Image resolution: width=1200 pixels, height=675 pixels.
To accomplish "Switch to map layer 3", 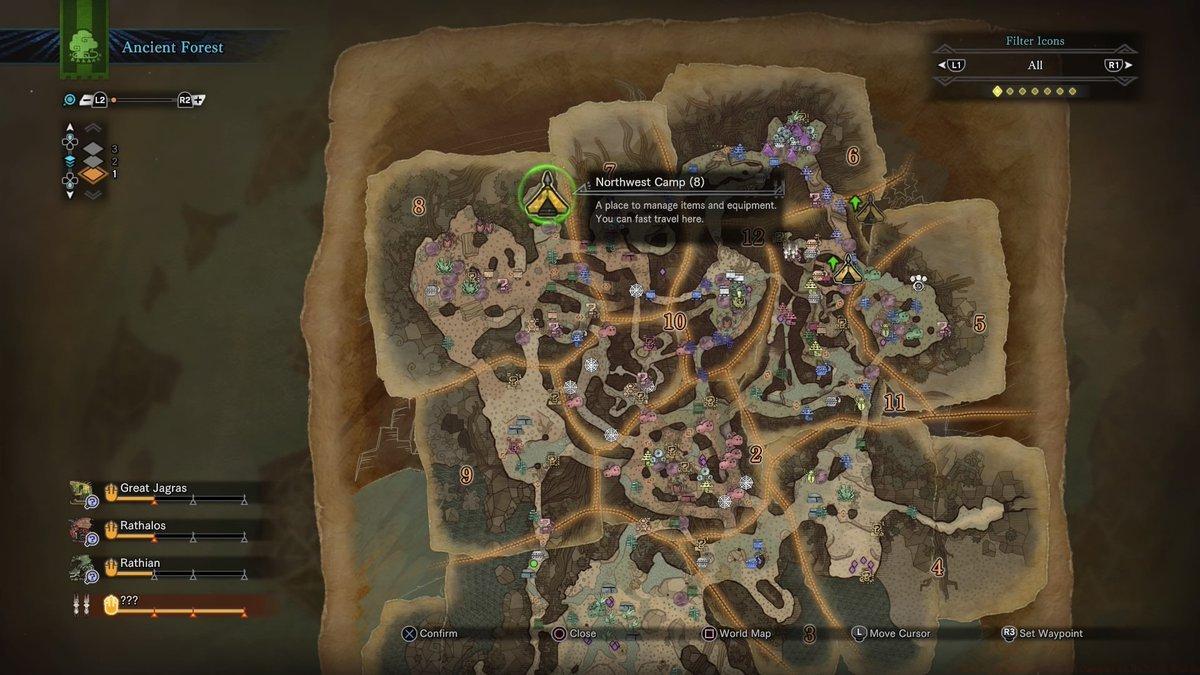I will 94,148.
